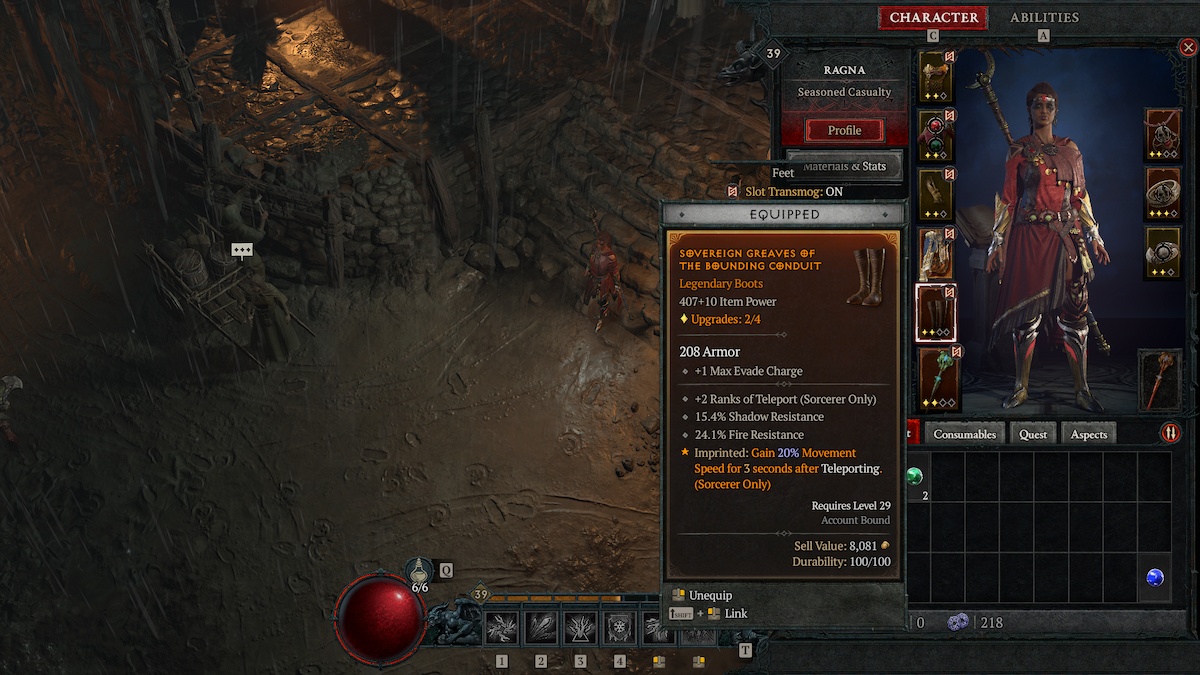This screenshot has width=1200, height=675.
Task: Activate the snowflake shield skill on hotbar
Action: coord(620,628)
